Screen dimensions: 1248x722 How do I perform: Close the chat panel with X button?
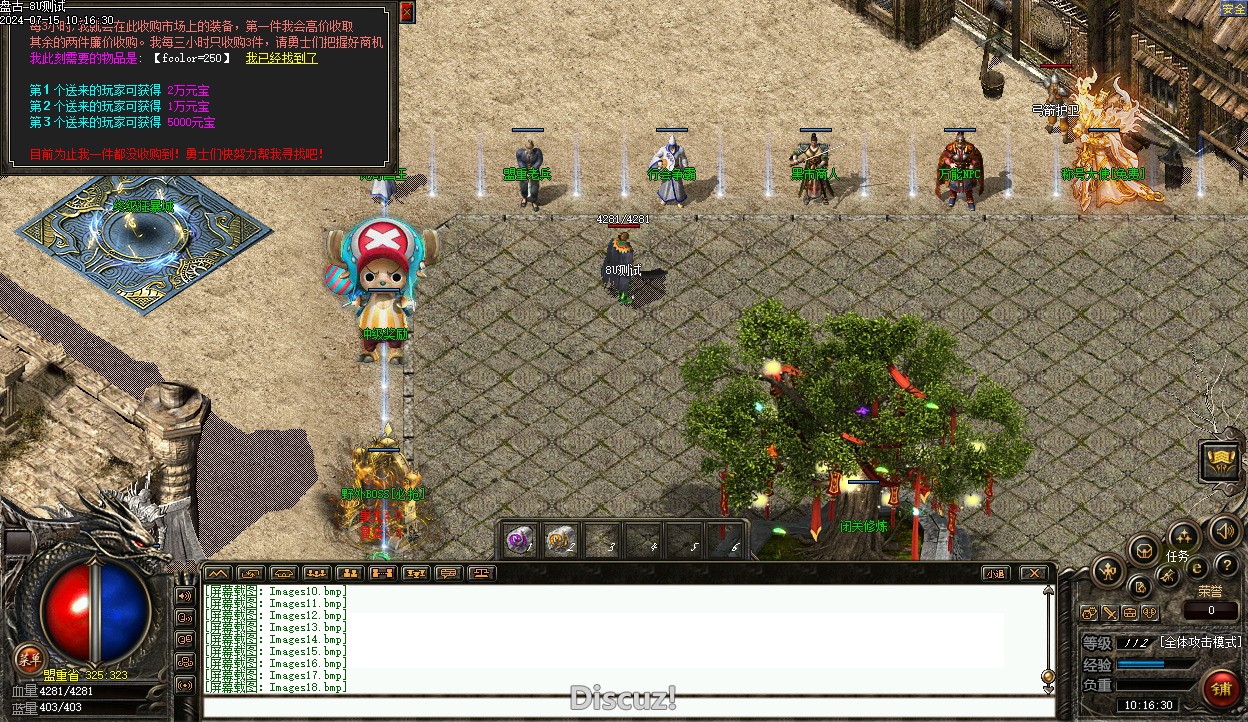click(x=1033, y=573)
